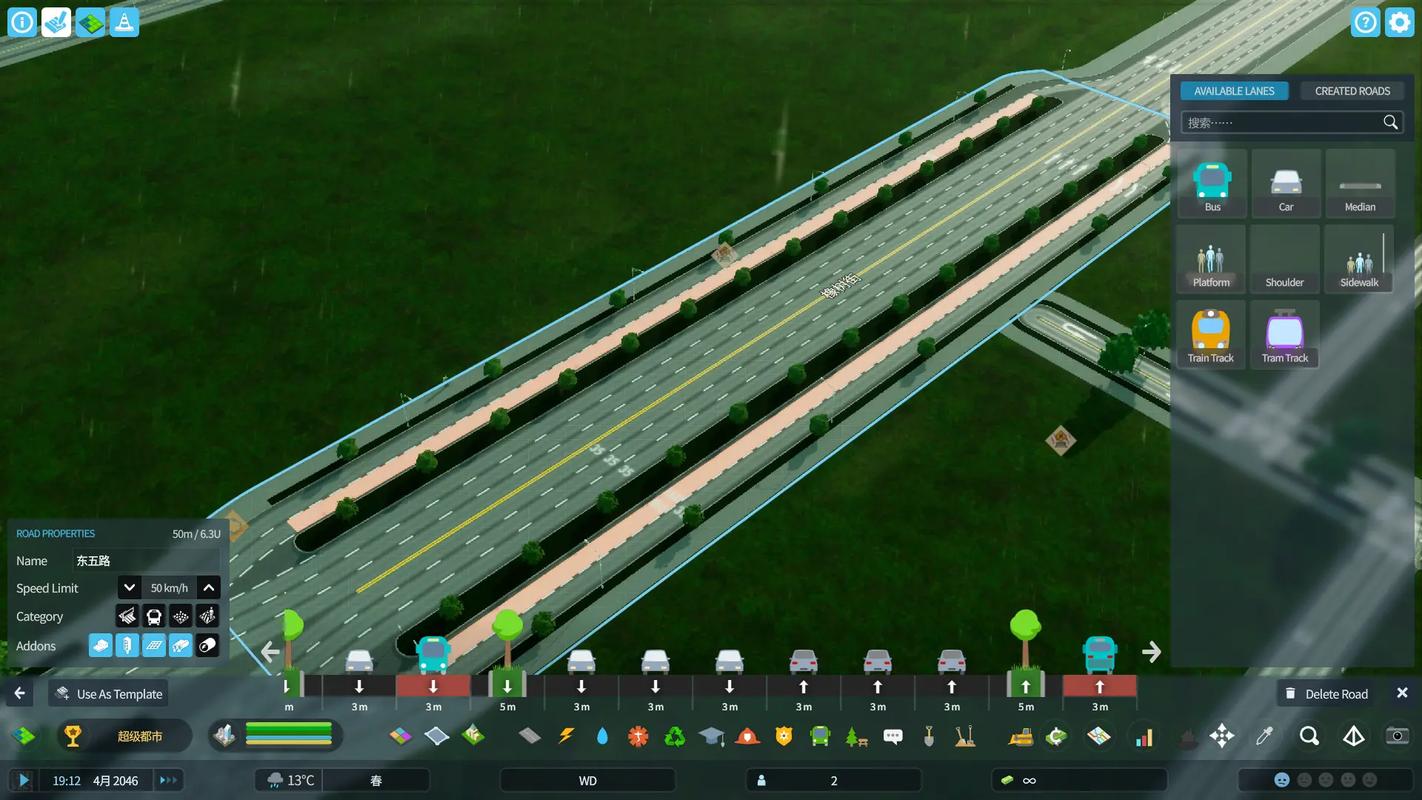Select the Tram Track lane
Image resolution: width=1422 pixels, height=800 pixels.
tap(1285, 333)
